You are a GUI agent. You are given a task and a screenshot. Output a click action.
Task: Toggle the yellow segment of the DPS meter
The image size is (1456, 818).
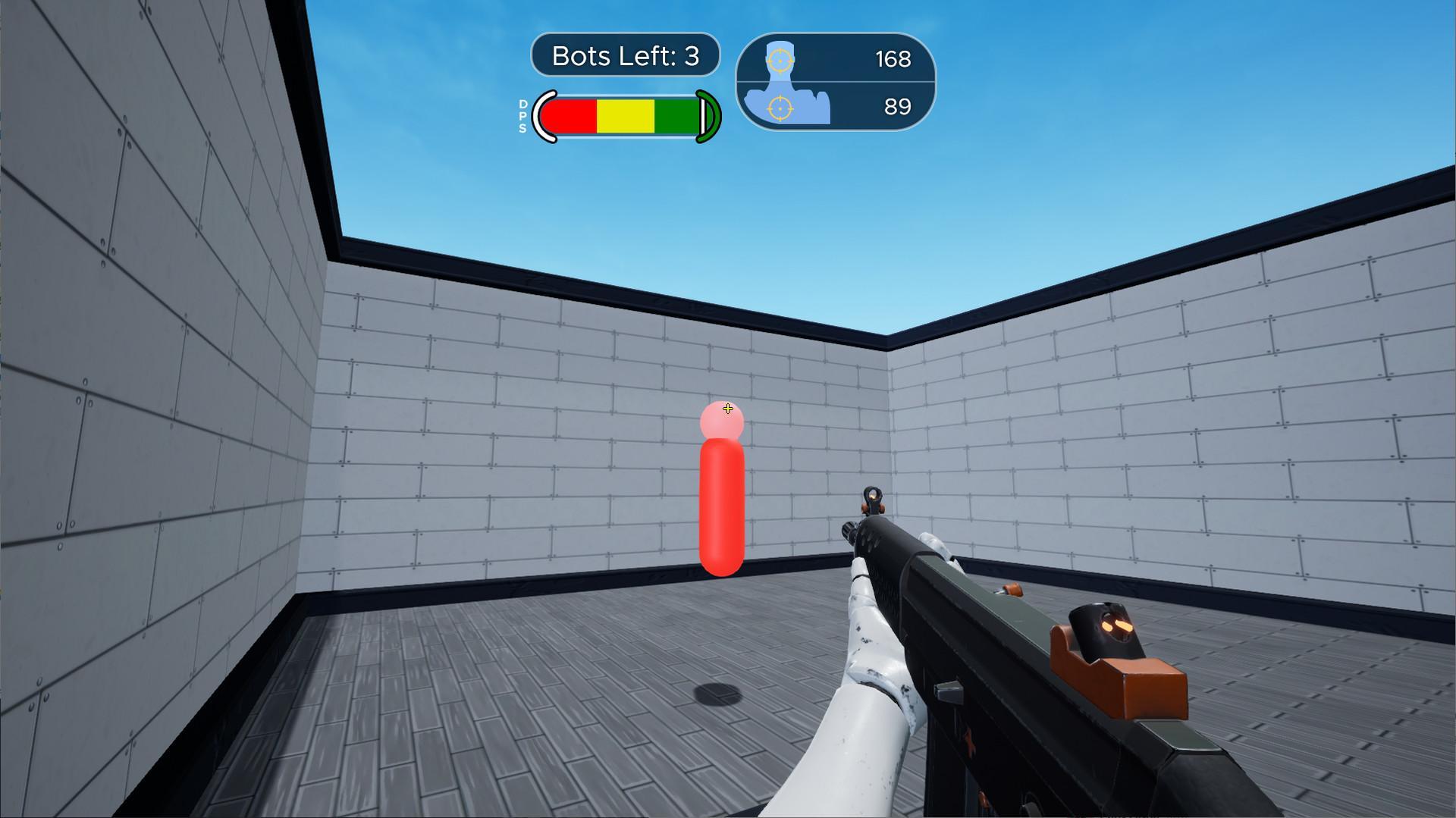(626, 115)
